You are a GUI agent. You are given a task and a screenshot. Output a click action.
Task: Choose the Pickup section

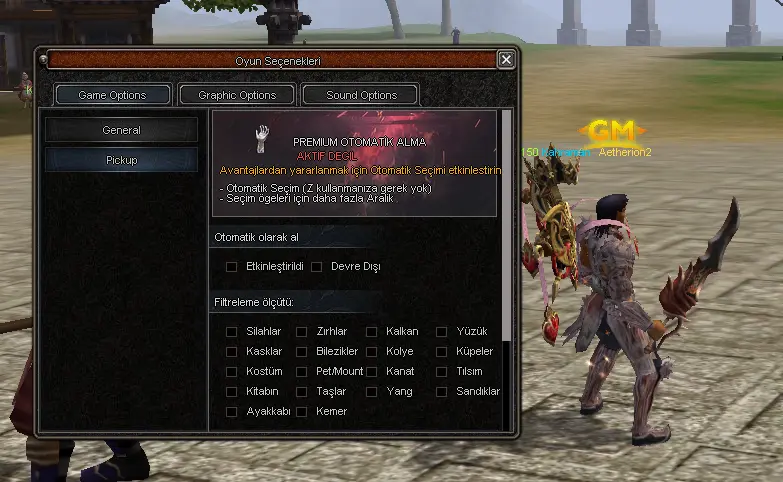[x=121, y=160]
